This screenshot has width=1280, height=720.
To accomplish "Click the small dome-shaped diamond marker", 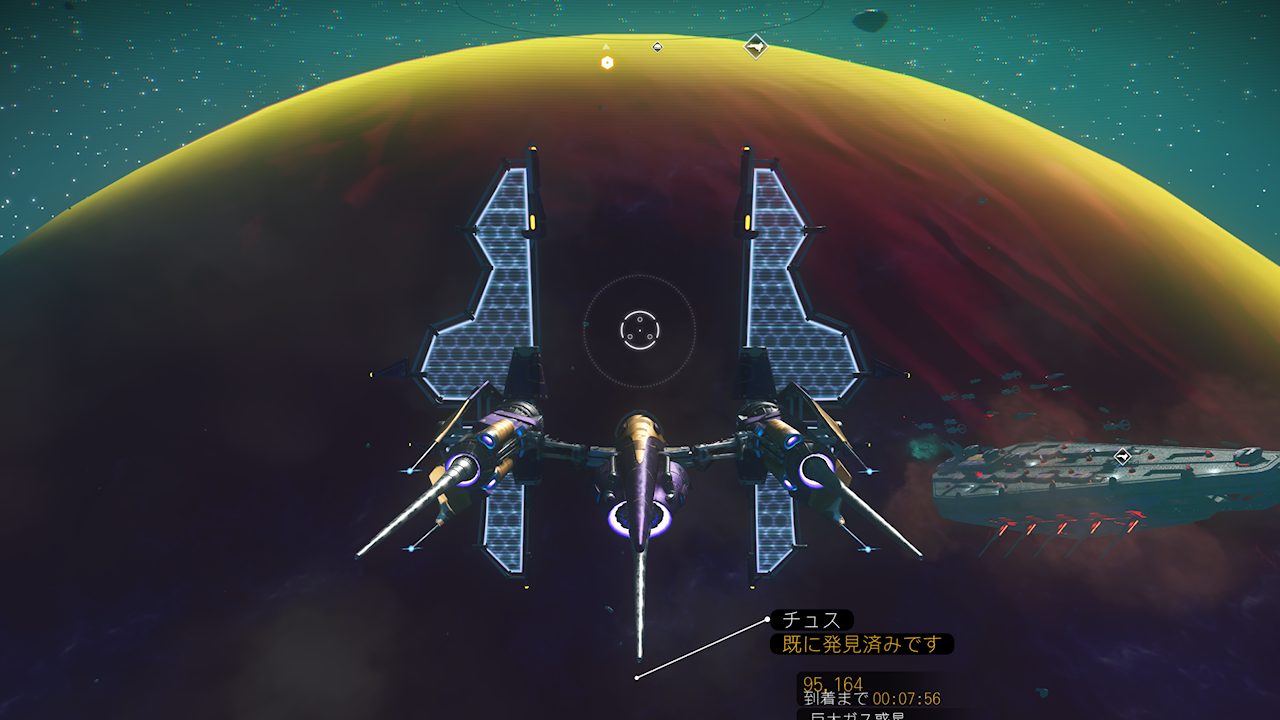I will 657,47.
